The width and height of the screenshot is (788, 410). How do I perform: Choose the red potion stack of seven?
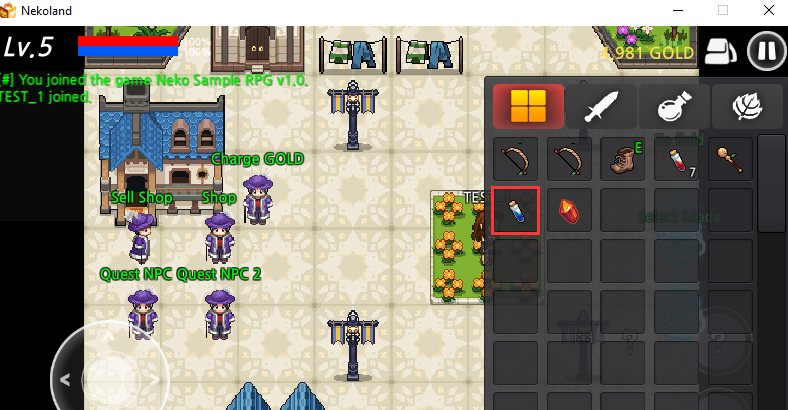pos(675,159)
